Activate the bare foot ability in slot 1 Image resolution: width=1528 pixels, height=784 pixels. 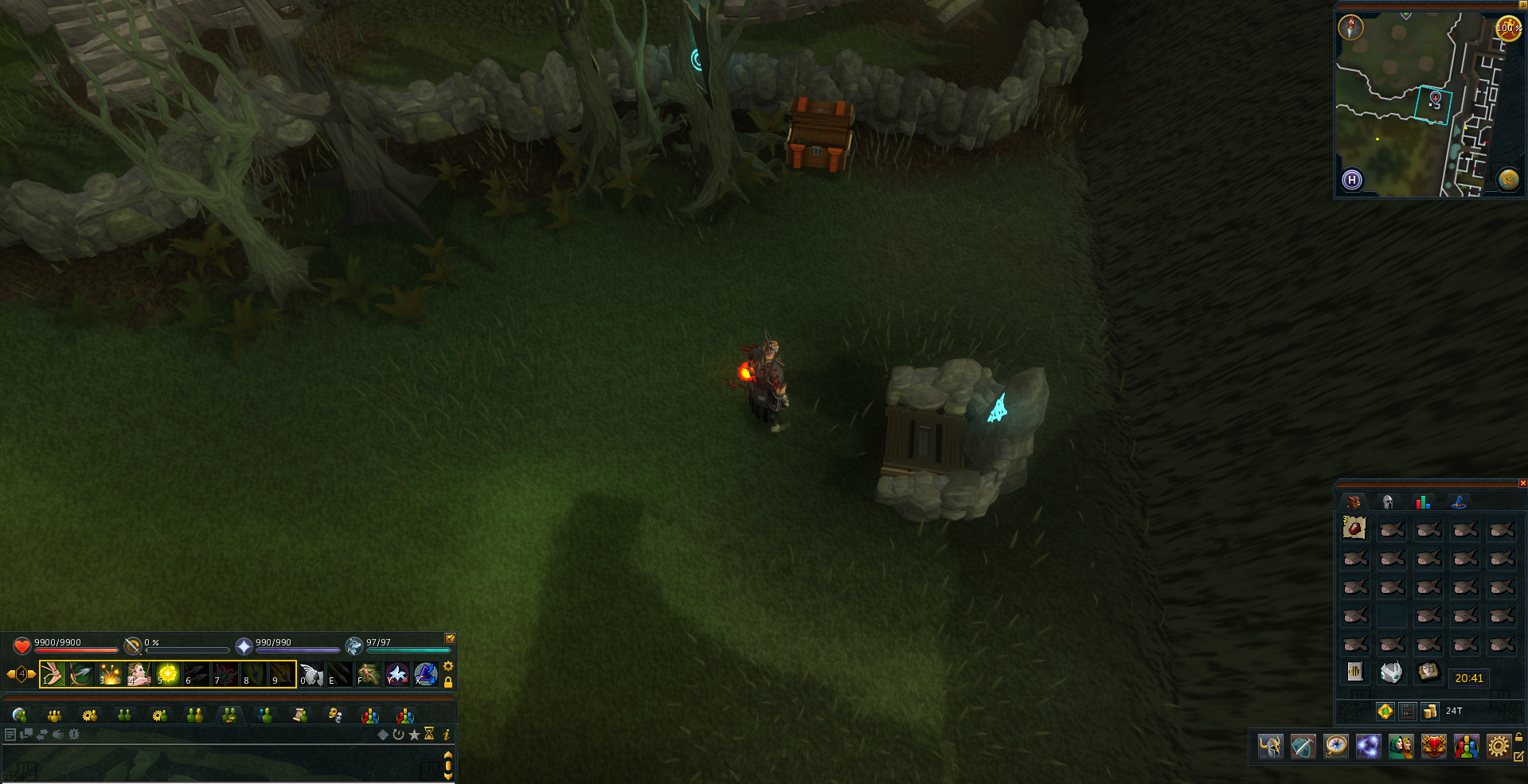pos(53,674)
